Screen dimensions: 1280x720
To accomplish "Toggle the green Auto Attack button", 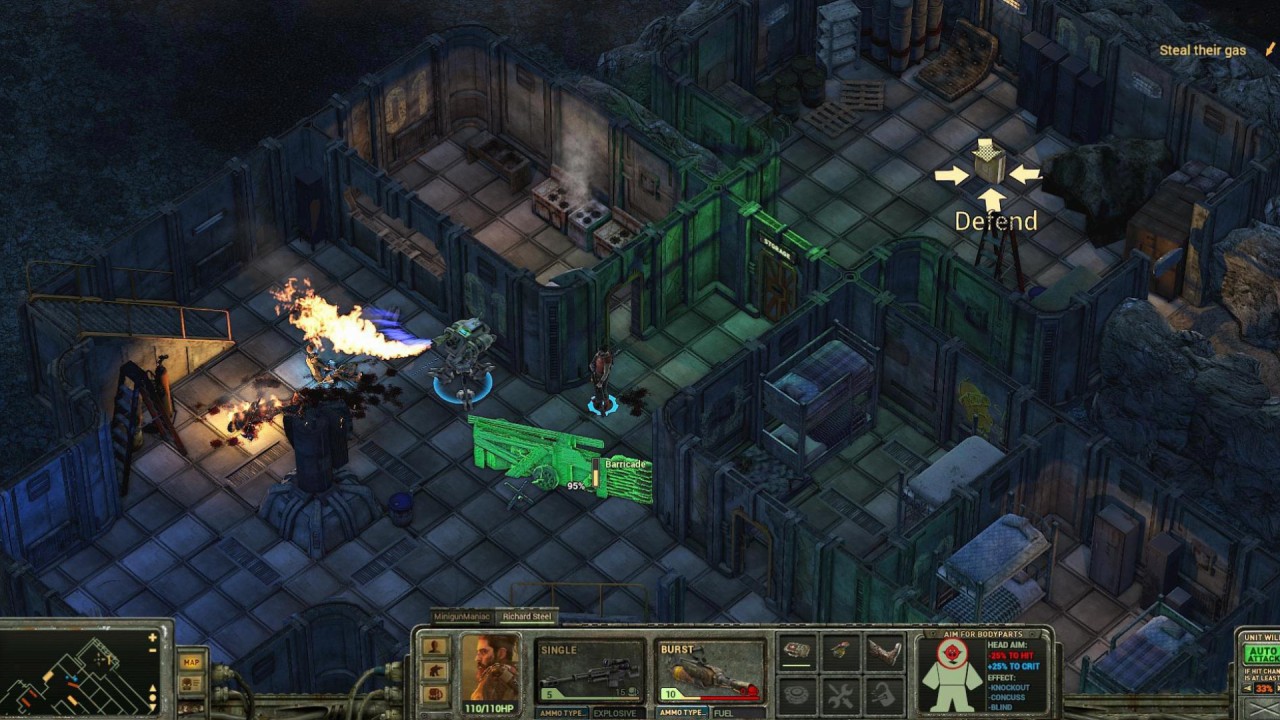I will click(x=1260, y=656).
